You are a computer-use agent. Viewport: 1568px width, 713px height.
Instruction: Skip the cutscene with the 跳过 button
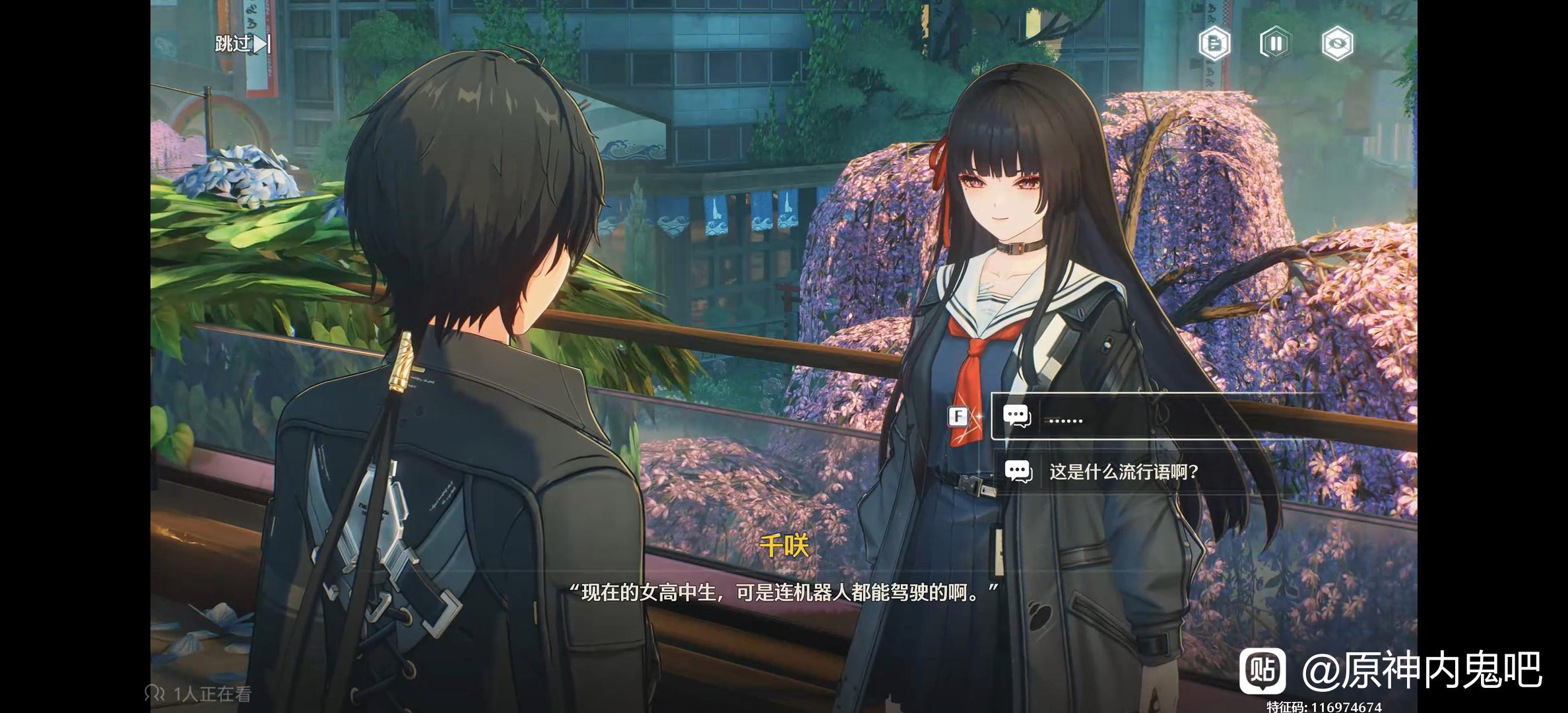[242, 44]
